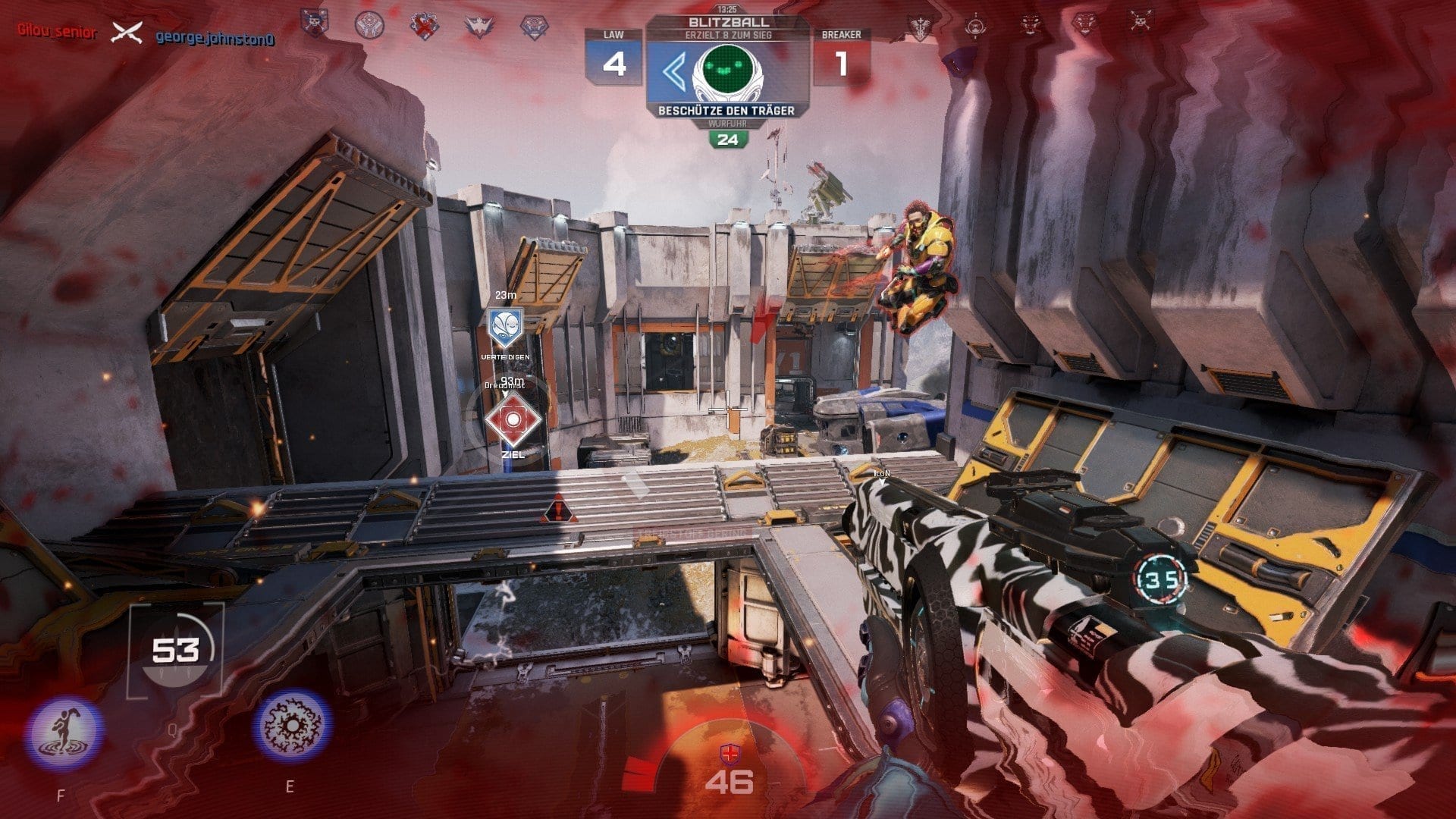Select the health cross icon above 46
The image size is (1456, 819).
tap(729, 755)
